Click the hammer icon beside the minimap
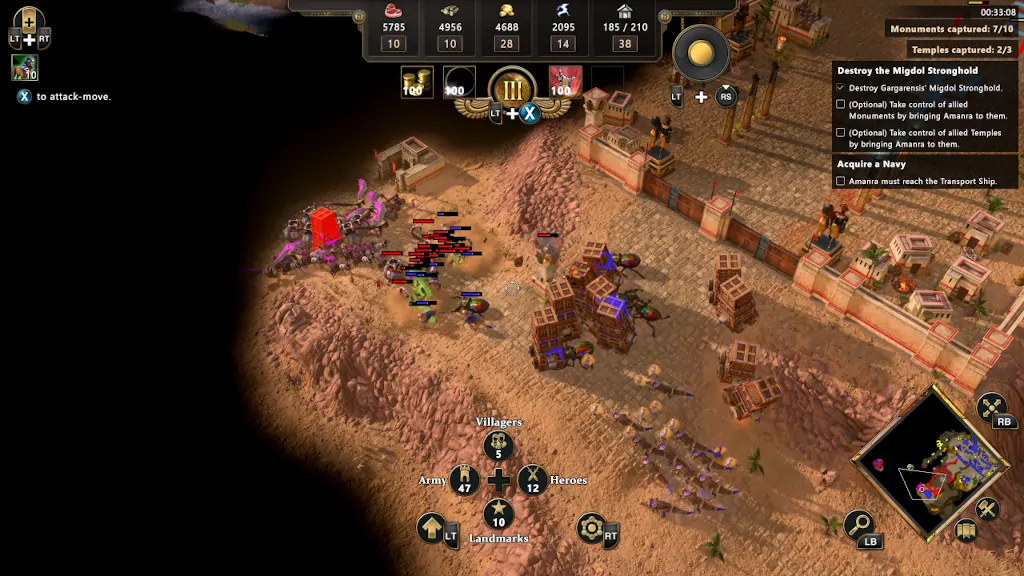Image resolution: width=1024 pixels, height=576 pixels. coord(988,509)
